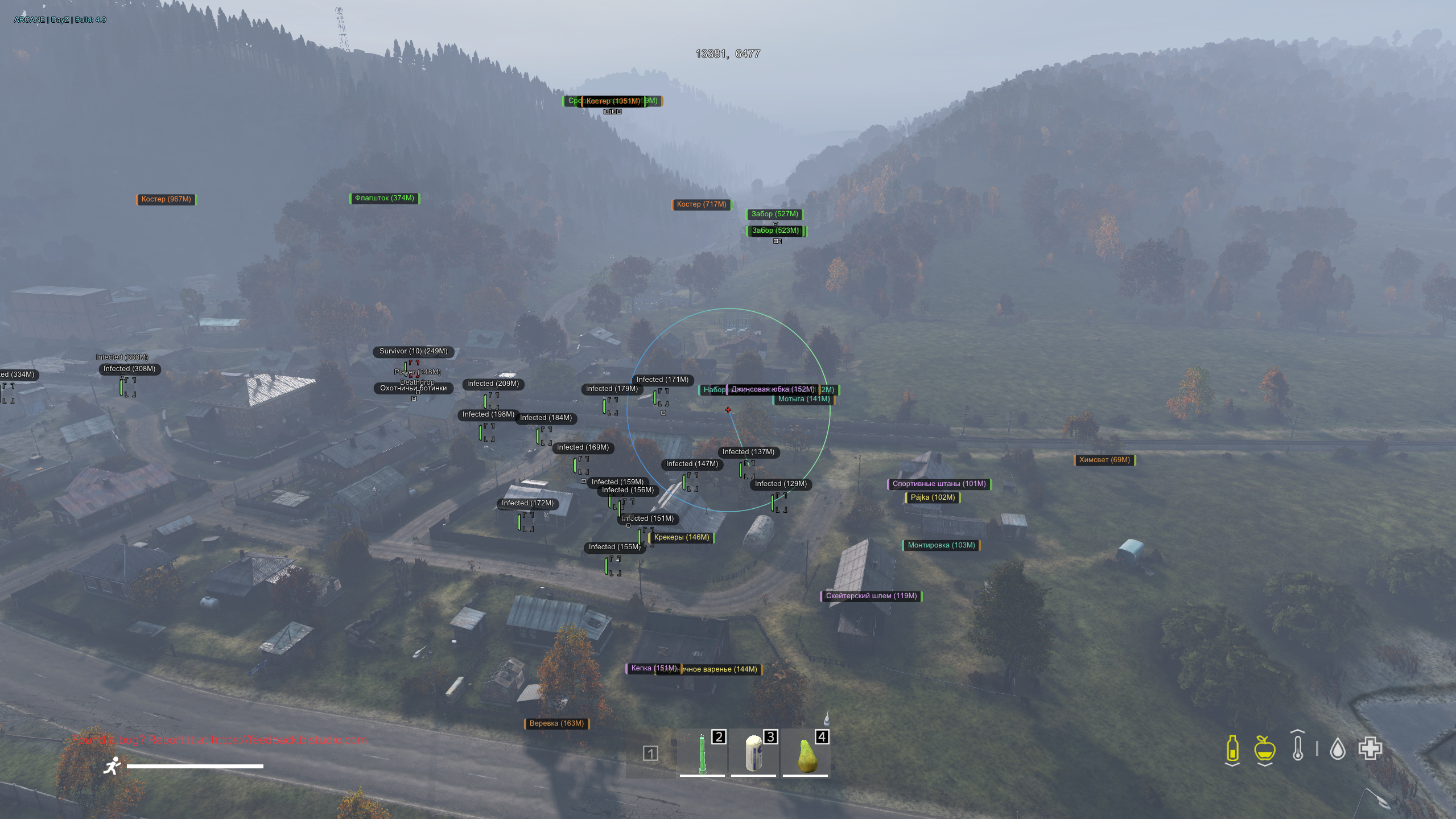Click the health cross status icon
Screen dimensions: 1456x819
1371,748
